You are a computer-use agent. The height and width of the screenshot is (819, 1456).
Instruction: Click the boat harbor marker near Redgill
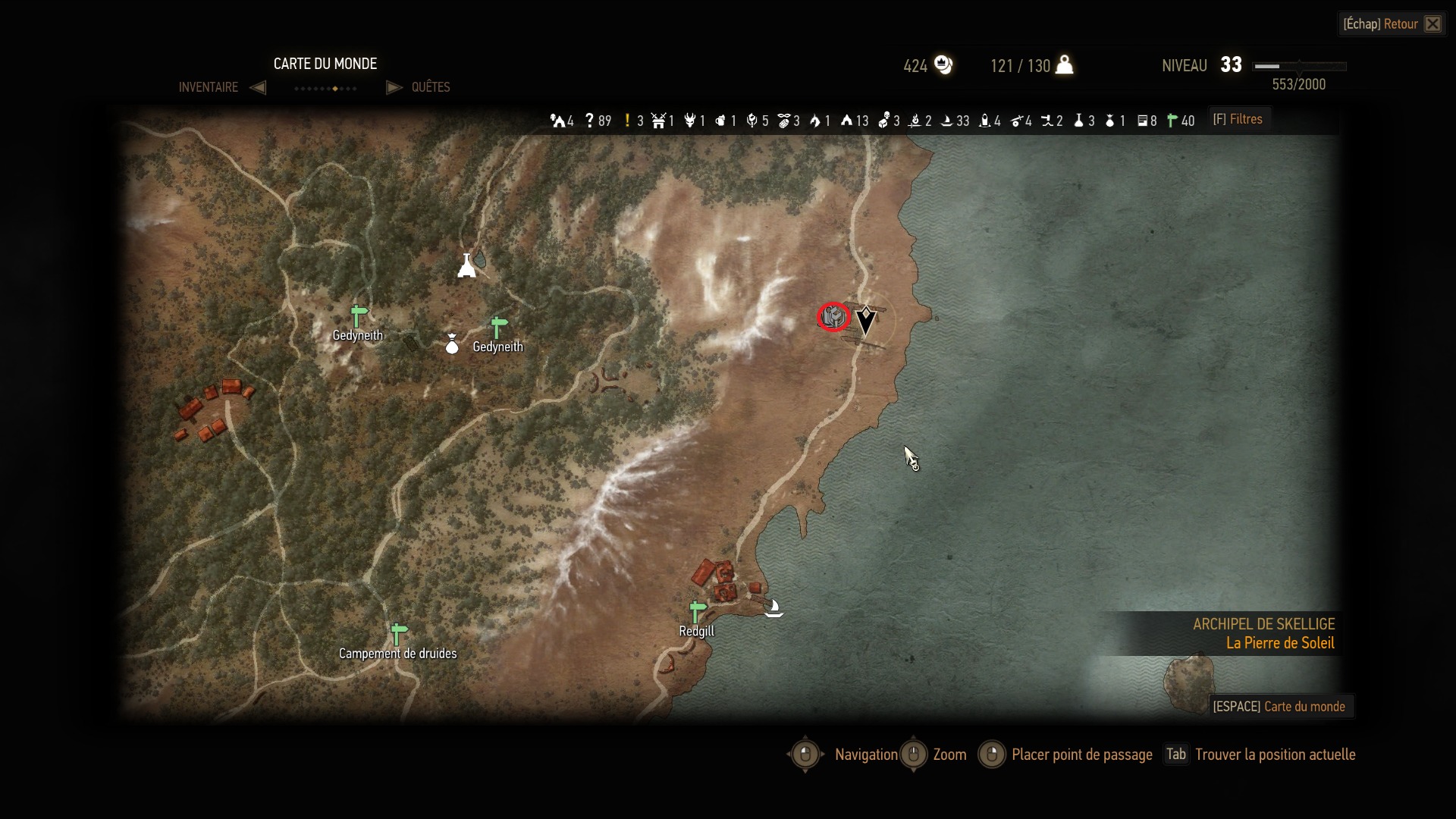click(773, 607)
